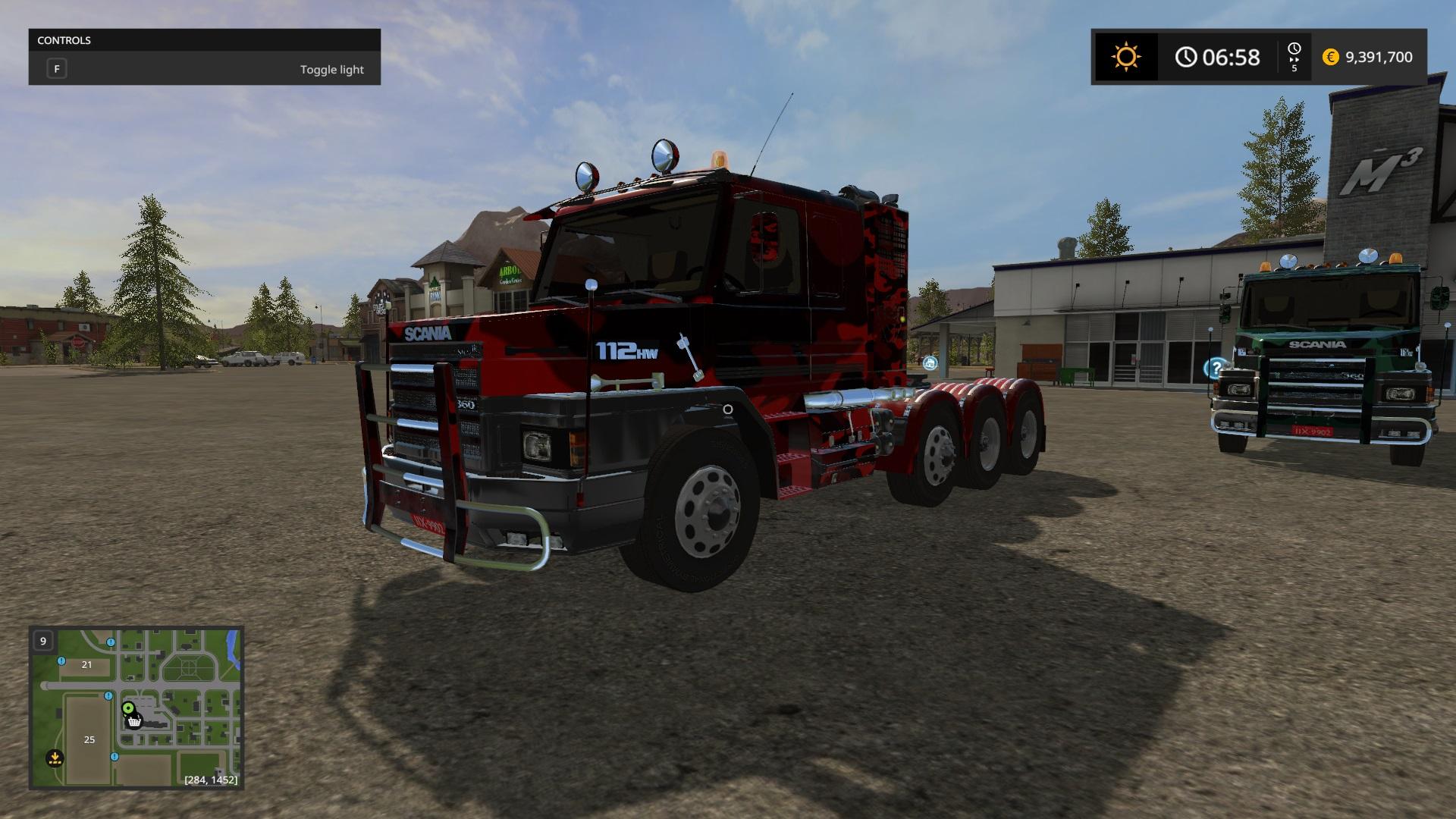The image size is (1456, 819).
Task: Select the shop basket marker on minimap
Action: point(134,721)
